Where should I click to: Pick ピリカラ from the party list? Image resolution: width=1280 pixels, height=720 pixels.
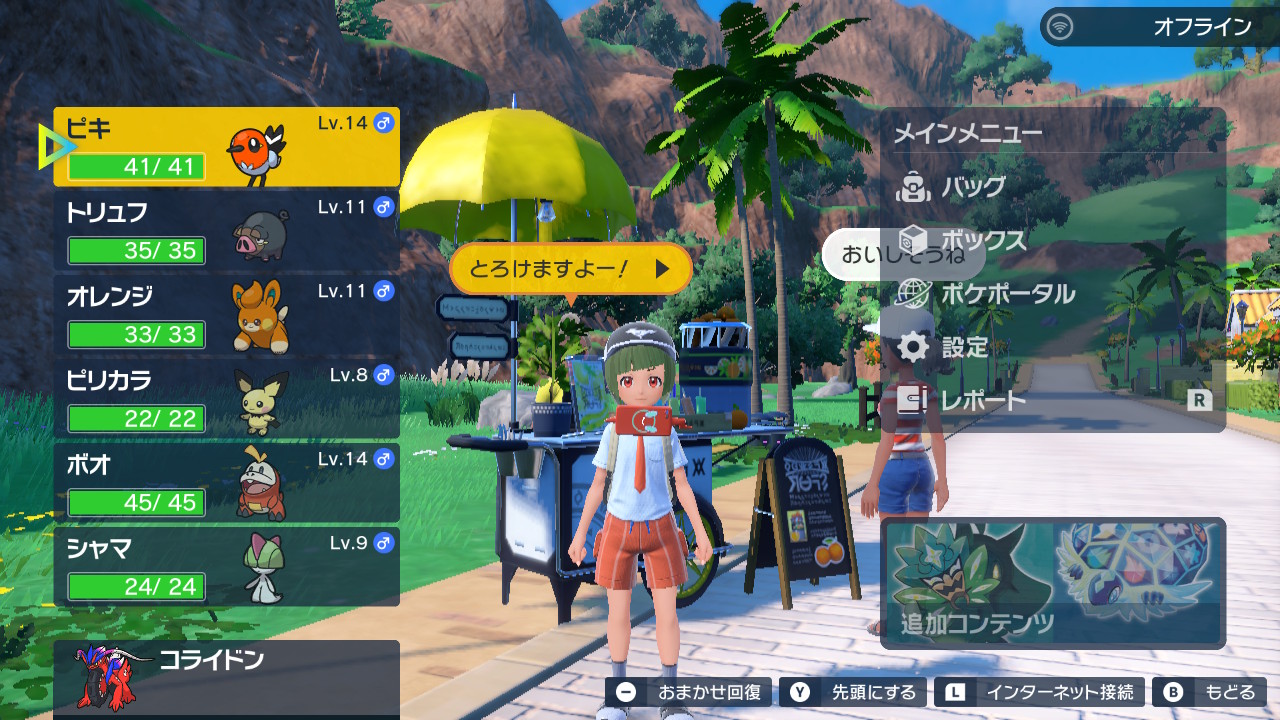226,399
